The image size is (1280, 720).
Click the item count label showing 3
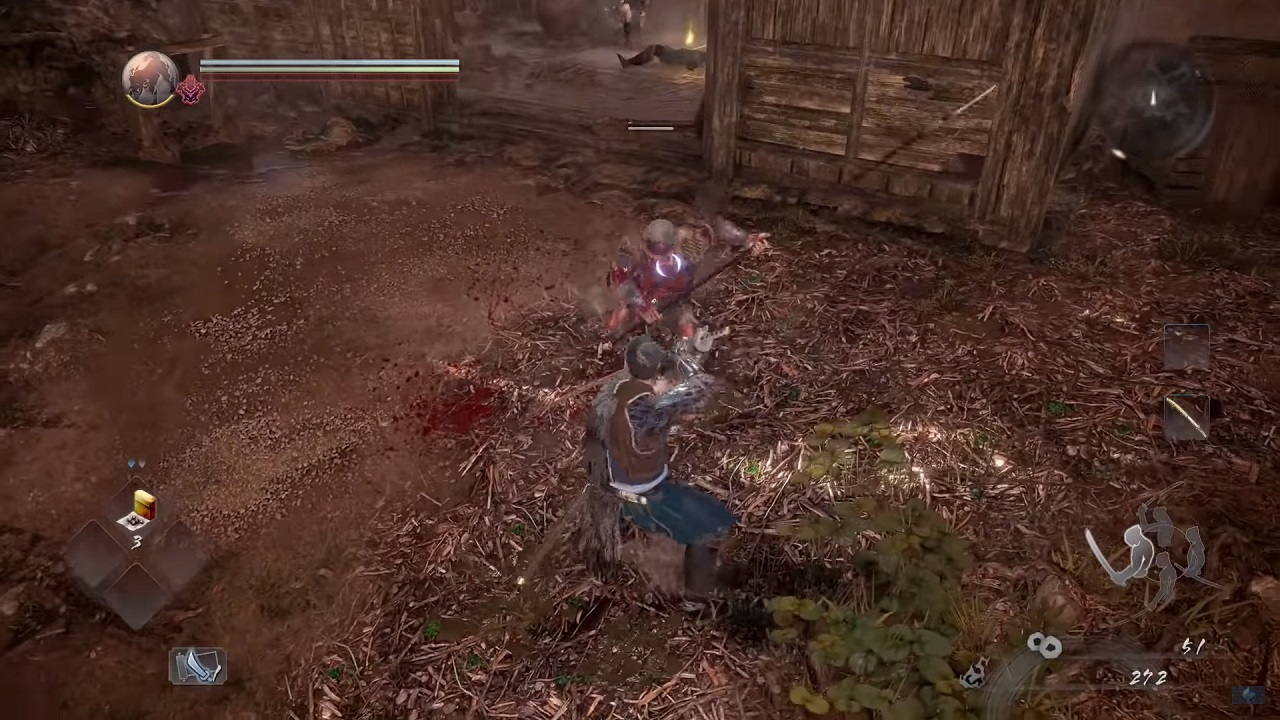[137, 543]
